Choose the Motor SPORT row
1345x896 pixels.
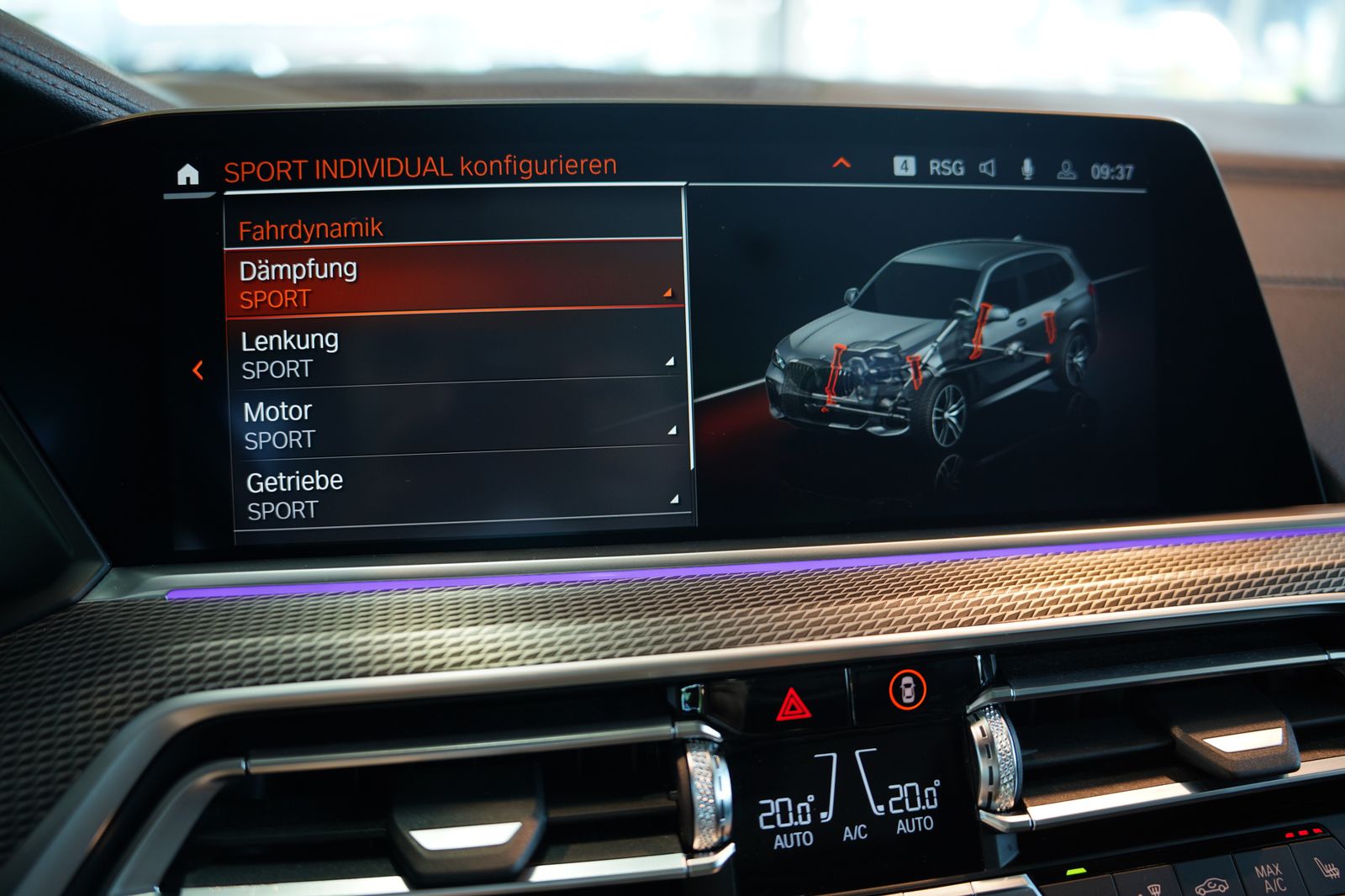point(457,424)
